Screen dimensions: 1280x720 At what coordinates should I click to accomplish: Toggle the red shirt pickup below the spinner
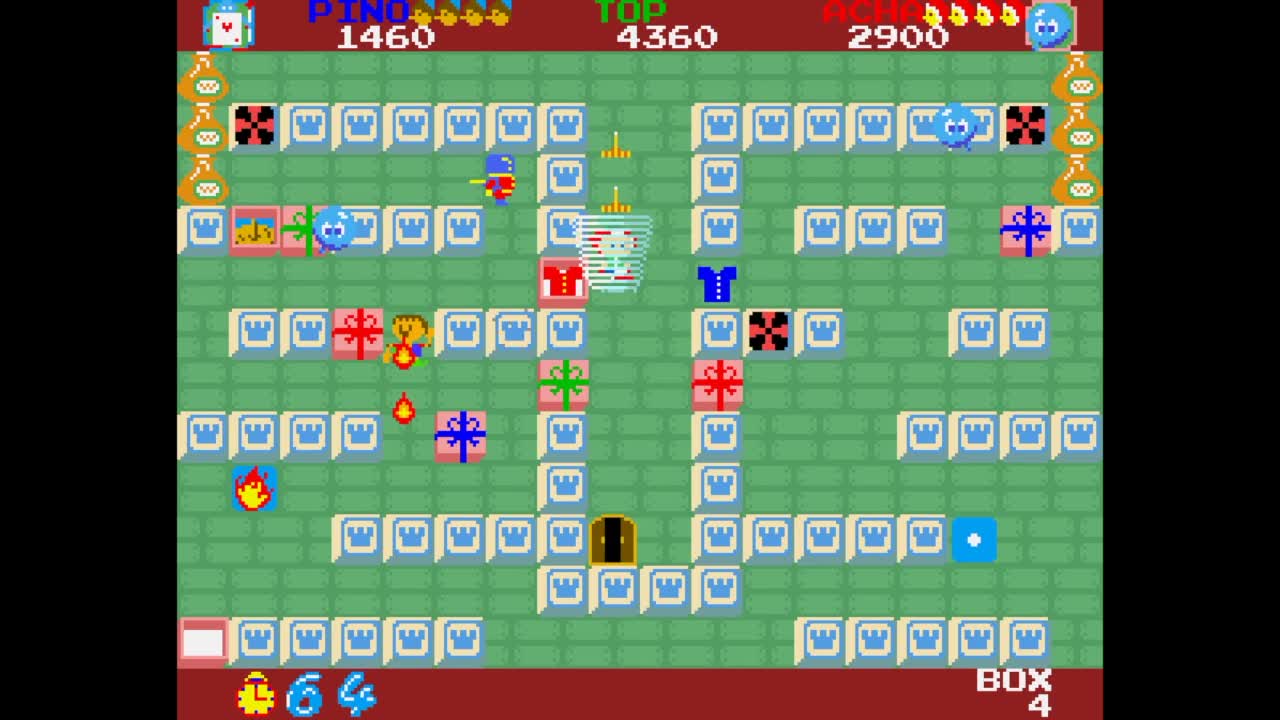point(563,281)
